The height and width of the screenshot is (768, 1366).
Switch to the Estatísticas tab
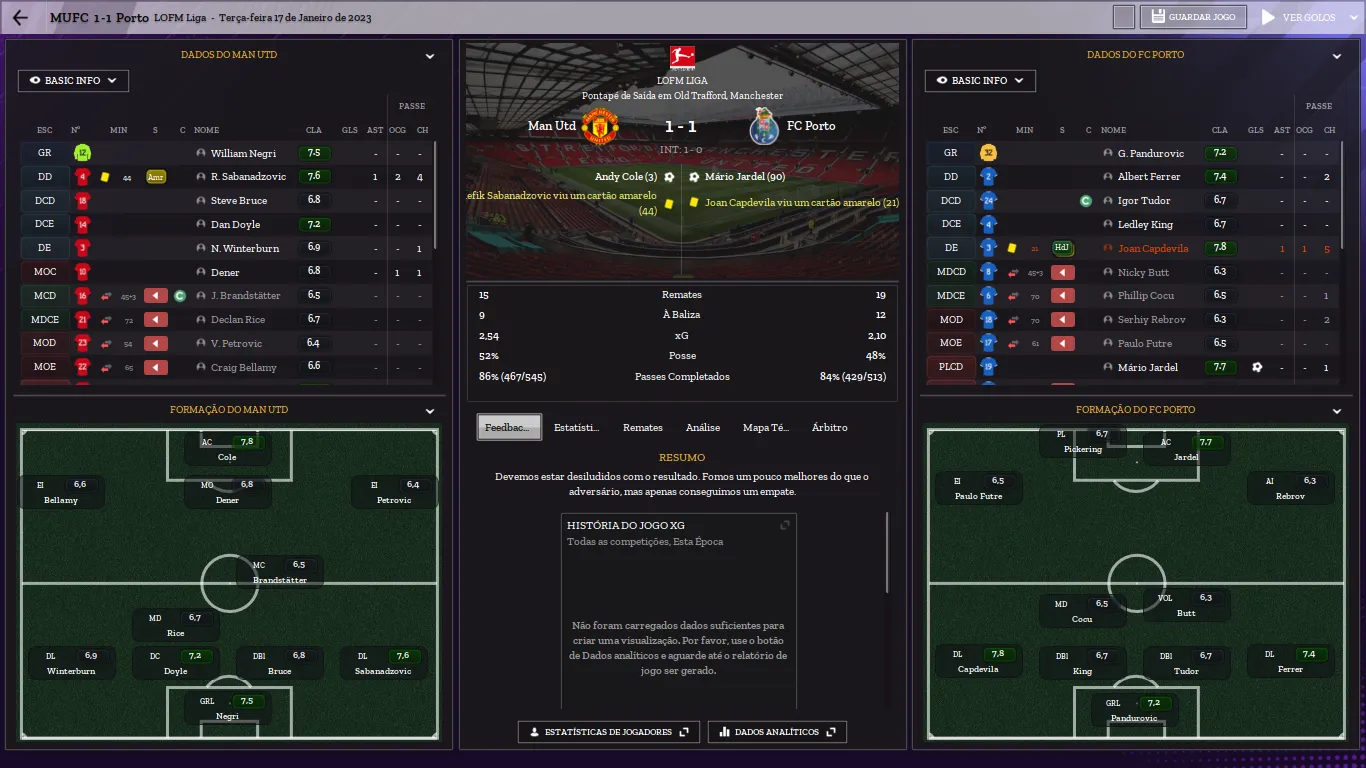(577, 428)
